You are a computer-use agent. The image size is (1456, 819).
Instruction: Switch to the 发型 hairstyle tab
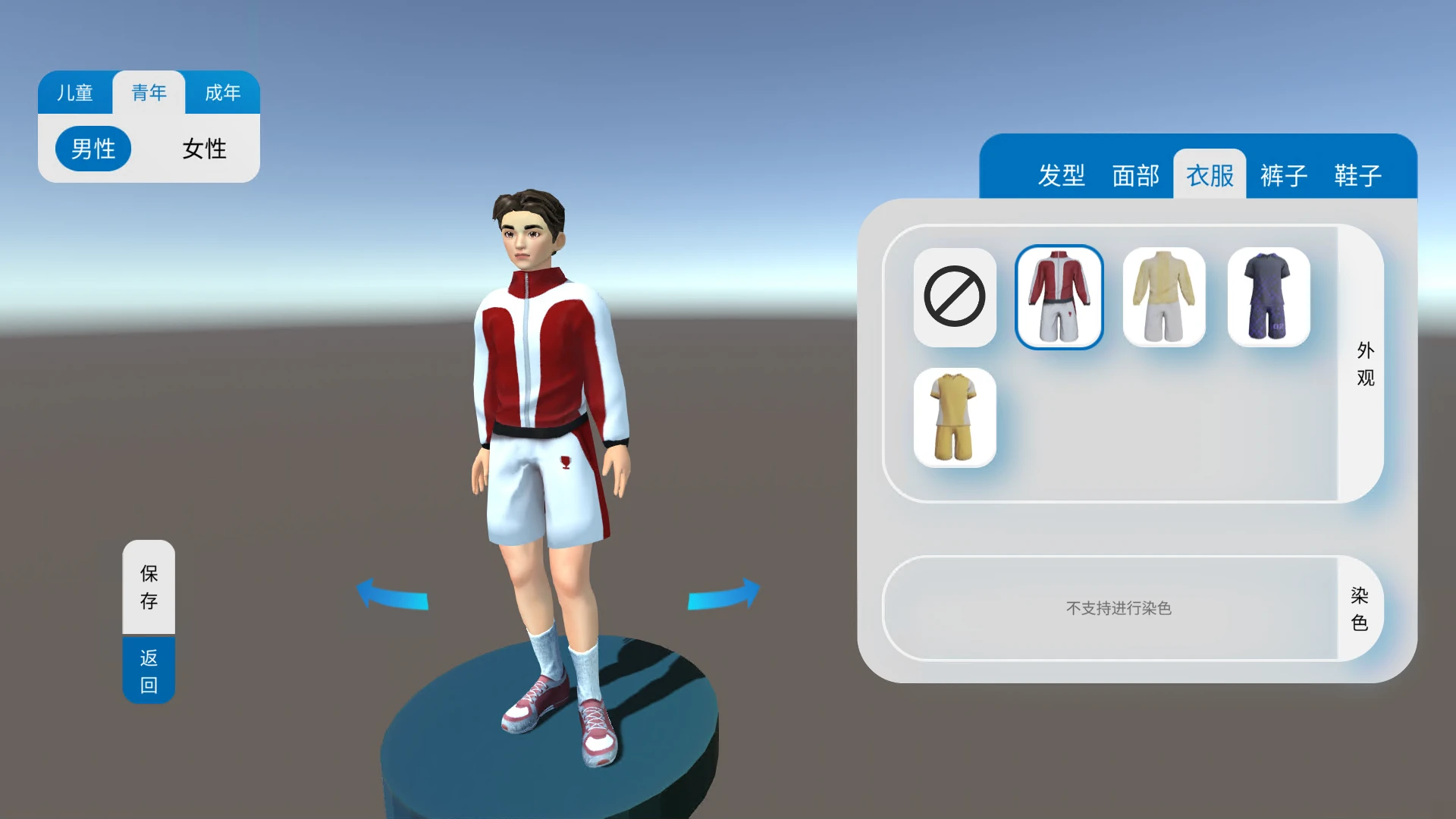(1063, 175)
